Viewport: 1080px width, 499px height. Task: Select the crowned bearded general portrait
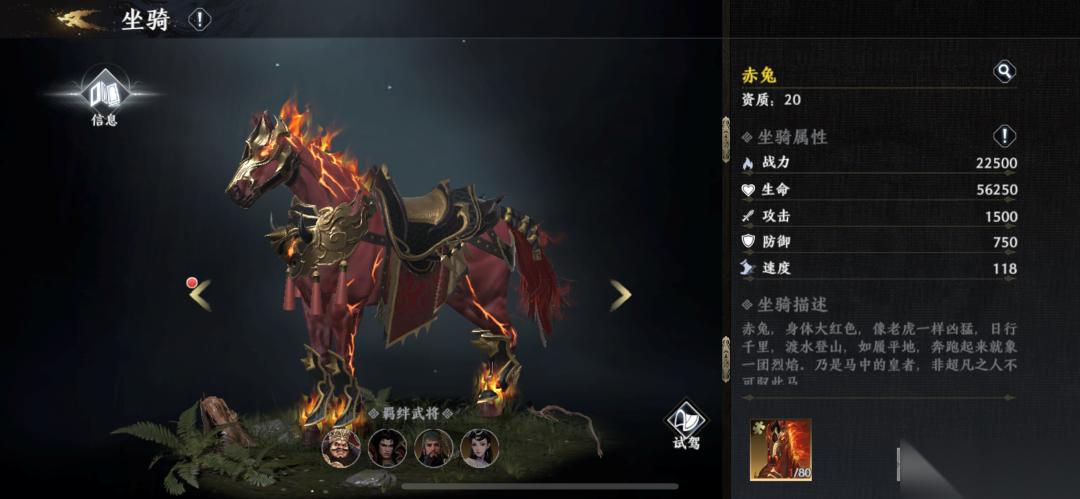tap(341, 447)
